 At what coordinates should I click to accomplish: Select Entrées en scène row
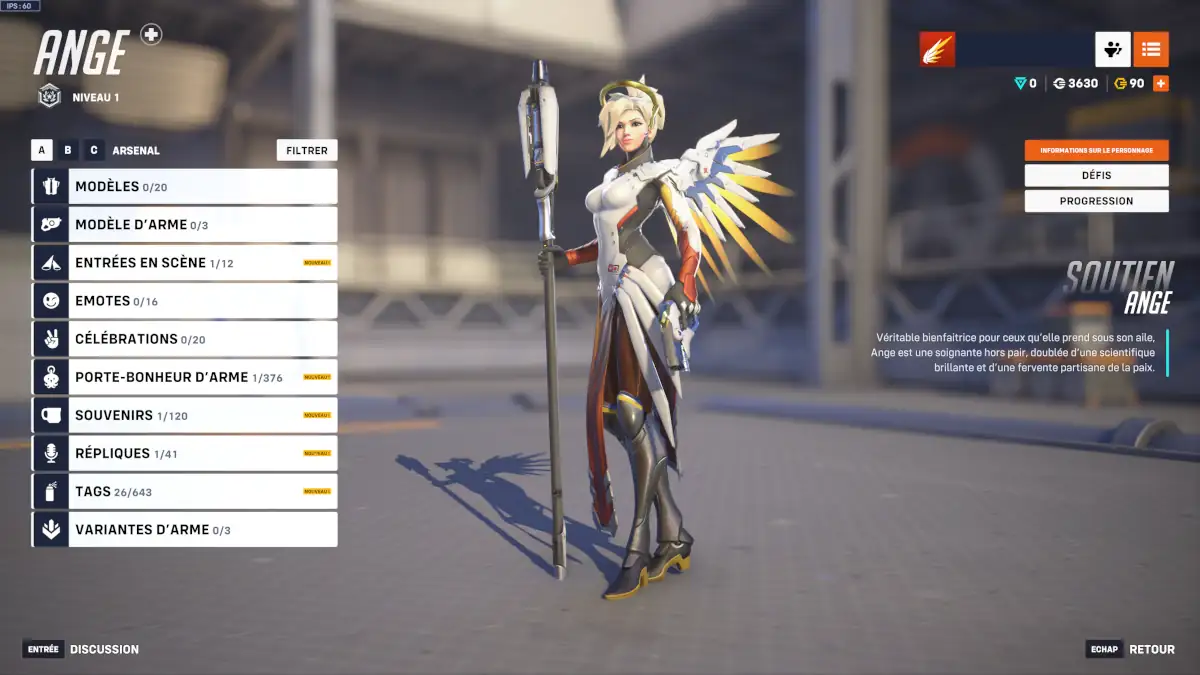click(x=185, y=262)
